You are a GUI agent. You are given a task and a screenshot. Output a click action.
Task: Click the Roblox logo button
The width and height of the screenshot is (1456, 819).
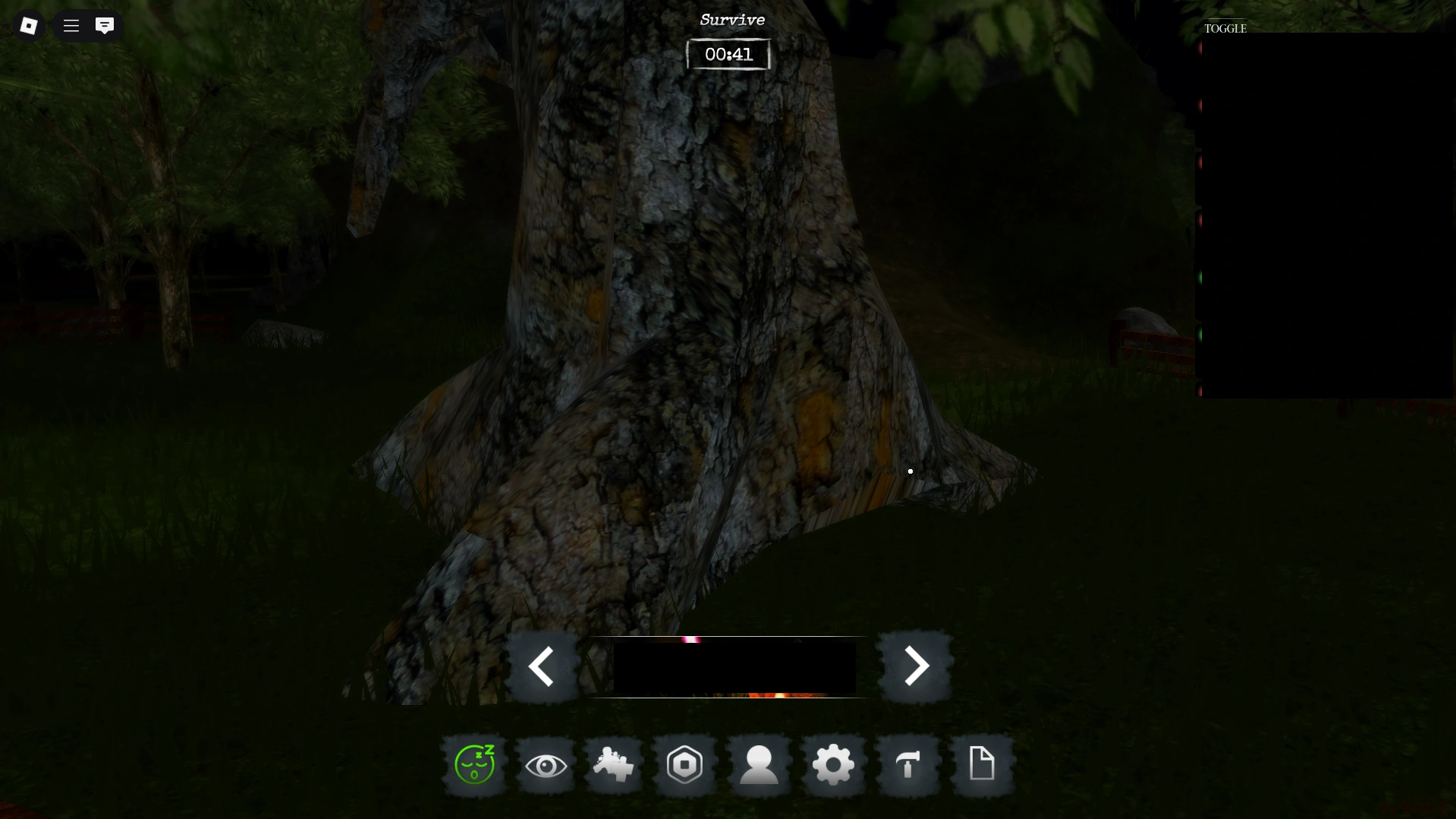[28, 25]
